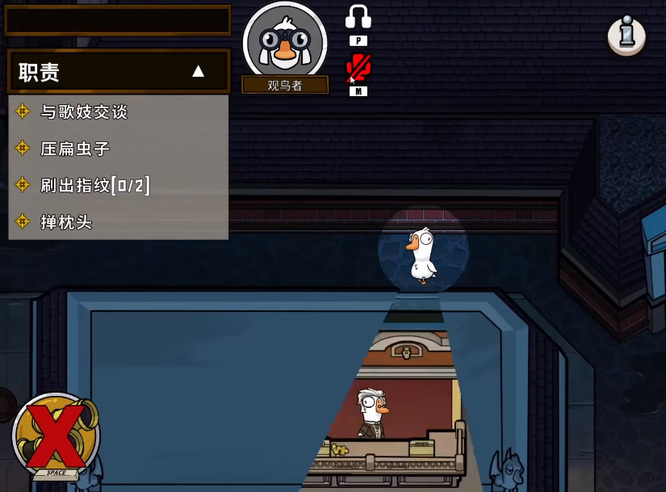
Task: Open the info button with the pawn icon
Action: [x=626, y=36]
